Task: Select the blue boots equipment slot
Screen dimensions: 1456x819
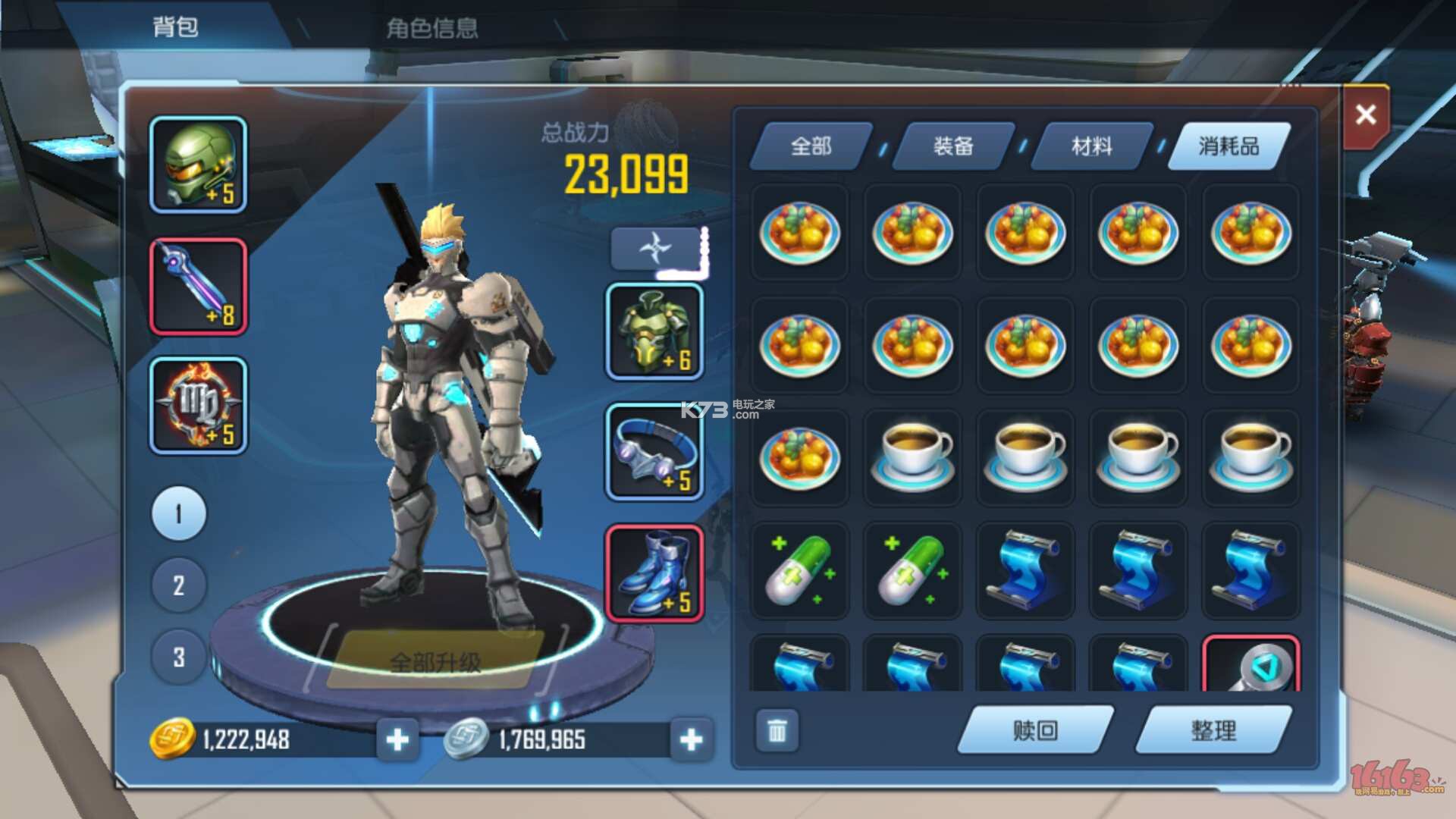Action: point(654,573)
